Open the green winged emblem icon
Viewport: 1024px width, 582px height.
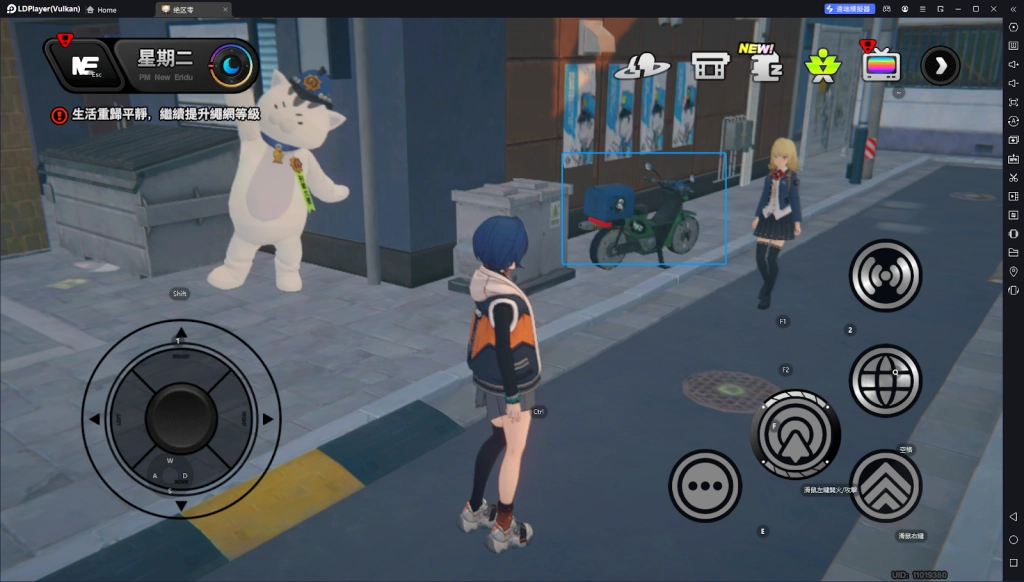point(824,66)
